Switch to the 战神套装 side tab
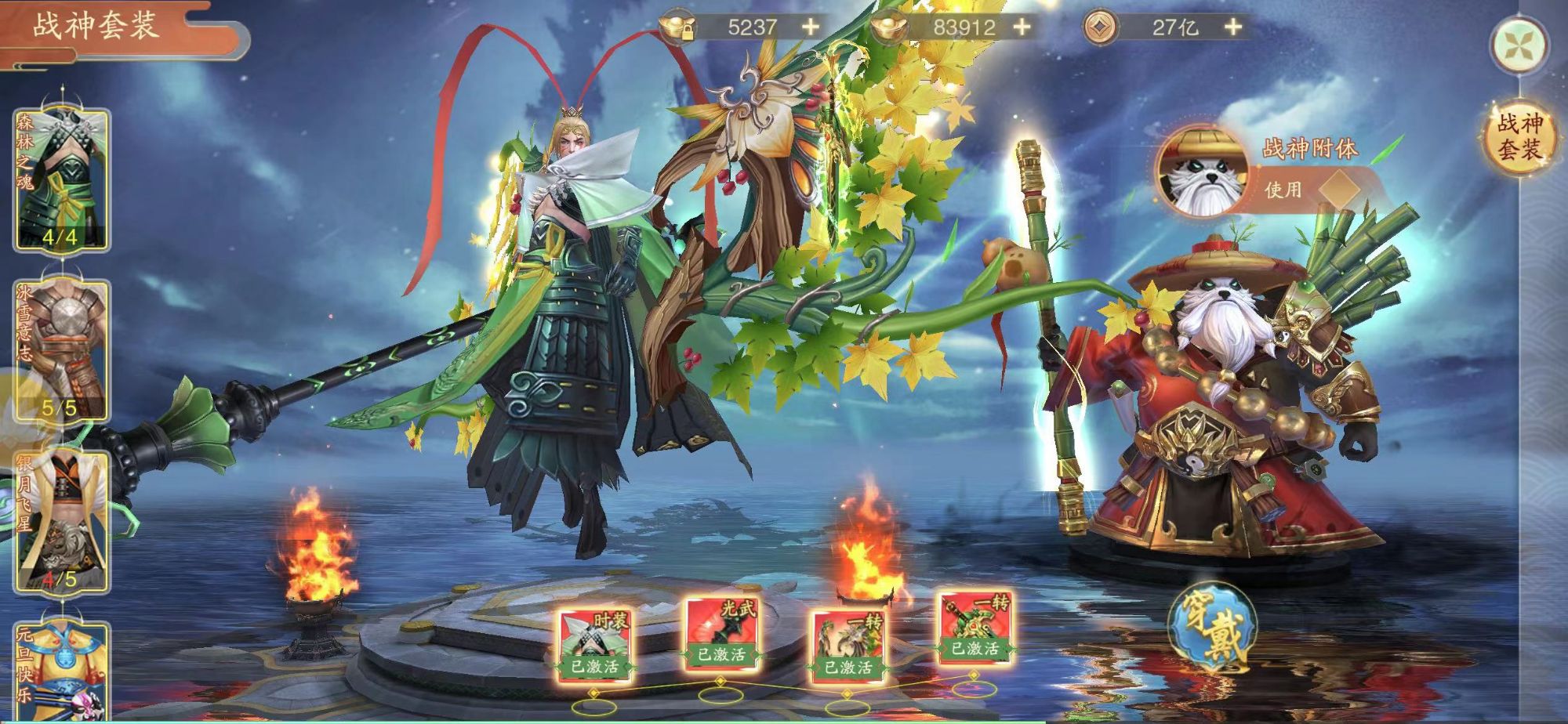This screenshot has height=724, width=1568. [x=1519, y=136]
